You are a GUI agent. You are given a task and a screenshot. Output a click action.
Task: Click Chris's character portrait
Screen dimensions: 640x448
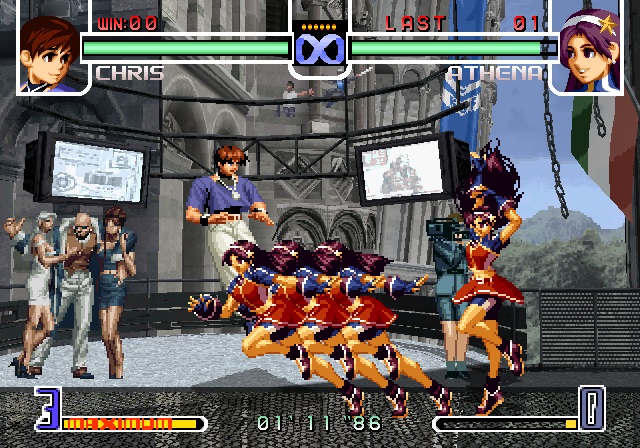tap(50, 50)
